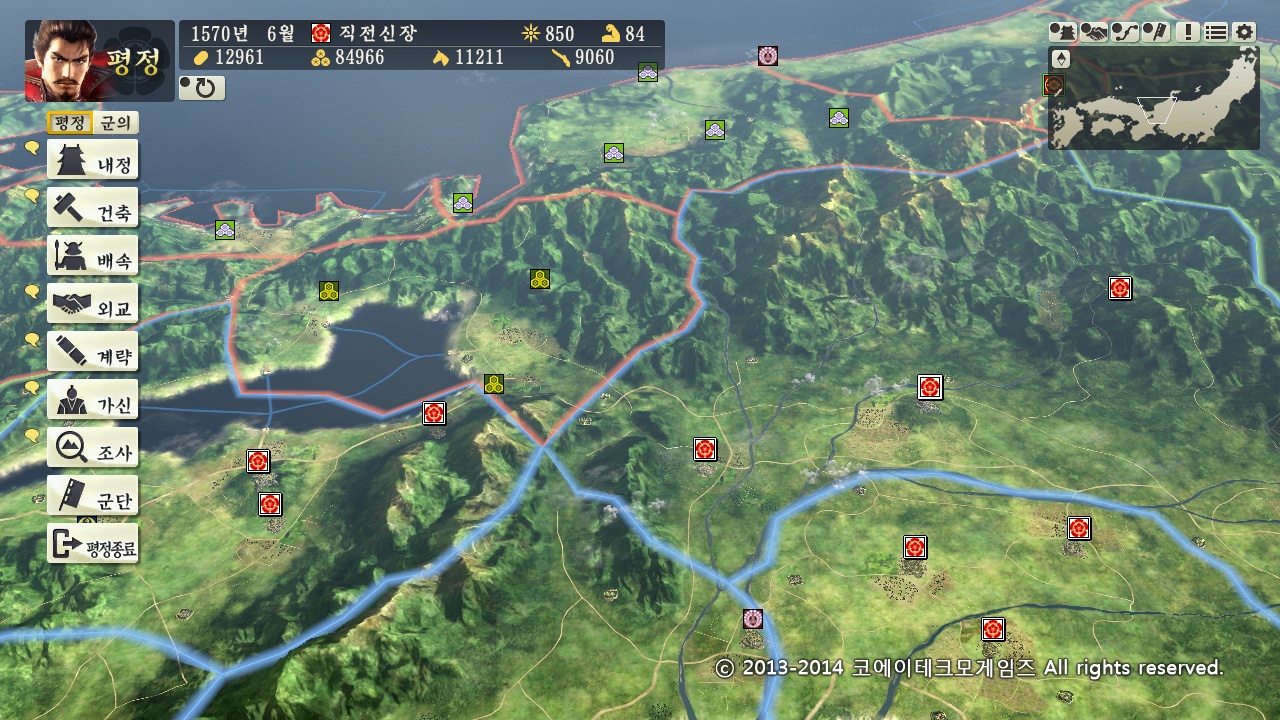
Task: Switch to the 군의 war council tab
Action: pyautogui.click(x=116, y=123)
